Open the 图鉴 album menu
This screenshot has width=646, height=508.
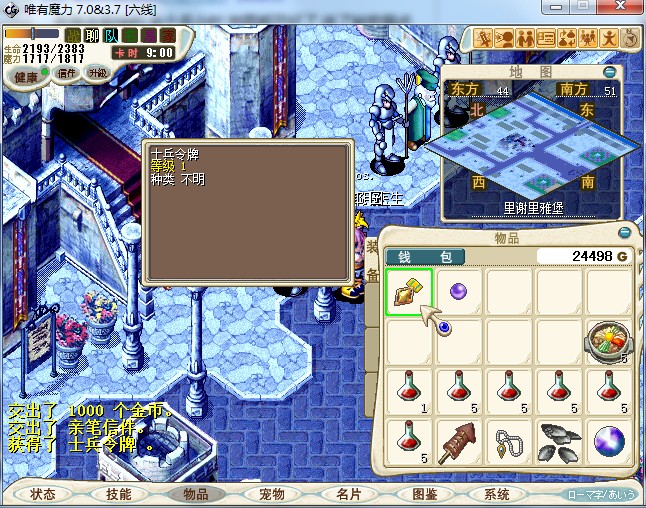point(424,494)
